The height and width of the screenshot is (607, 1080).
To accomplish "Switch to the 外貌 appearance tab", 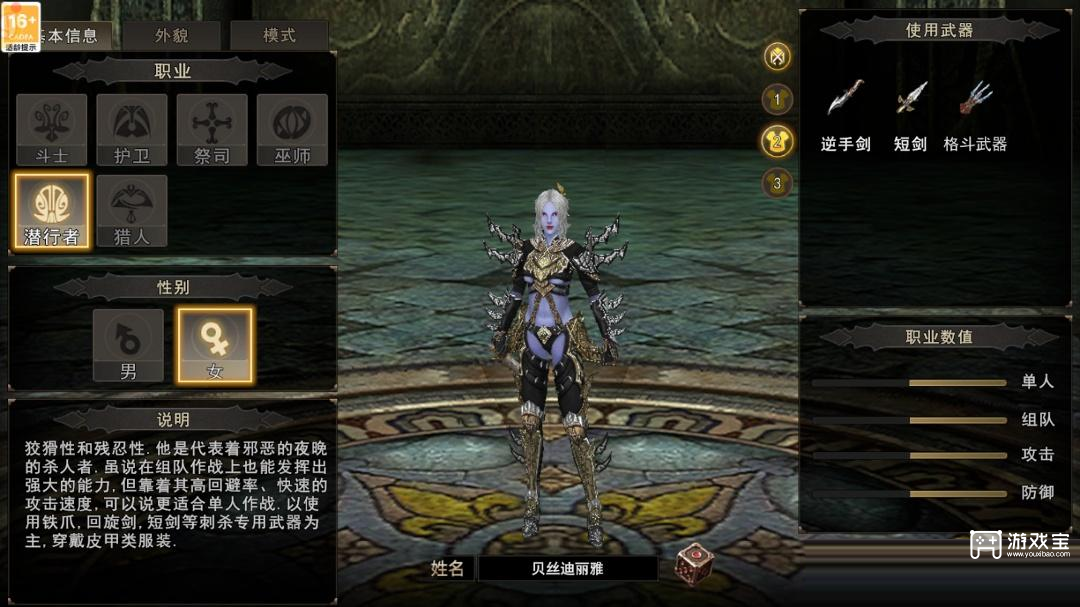I will point(171,36).
